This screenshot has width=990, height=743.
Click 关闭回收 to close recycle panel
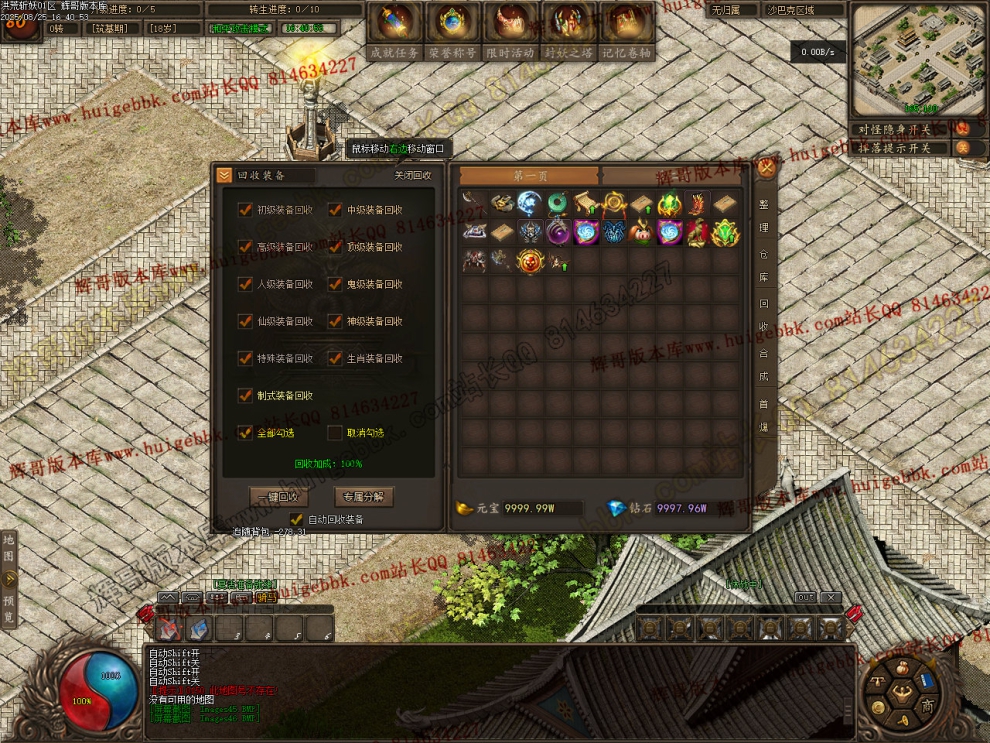tap(412, 176)
